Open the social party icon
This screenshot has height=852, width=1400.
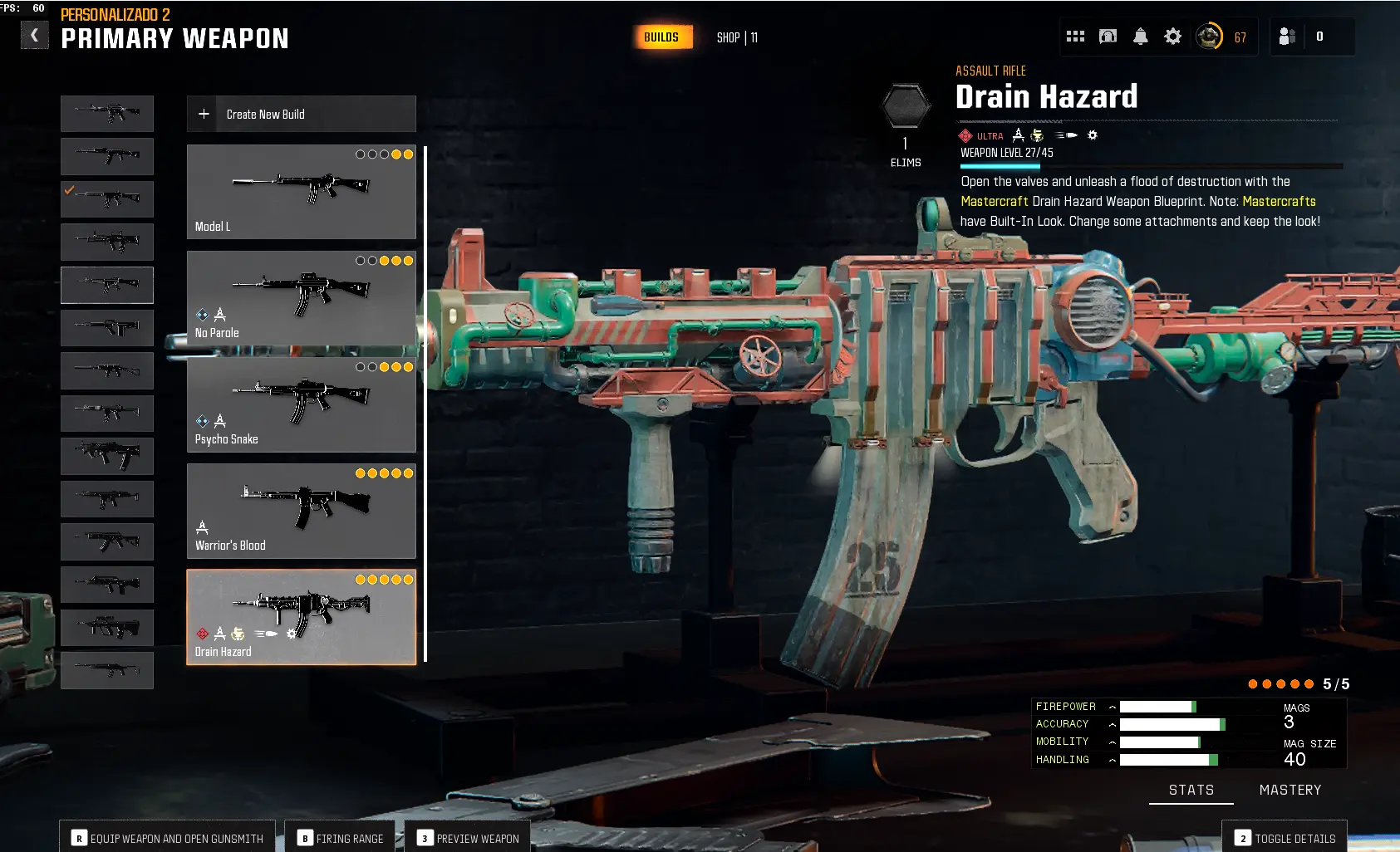click(1287, 37)
